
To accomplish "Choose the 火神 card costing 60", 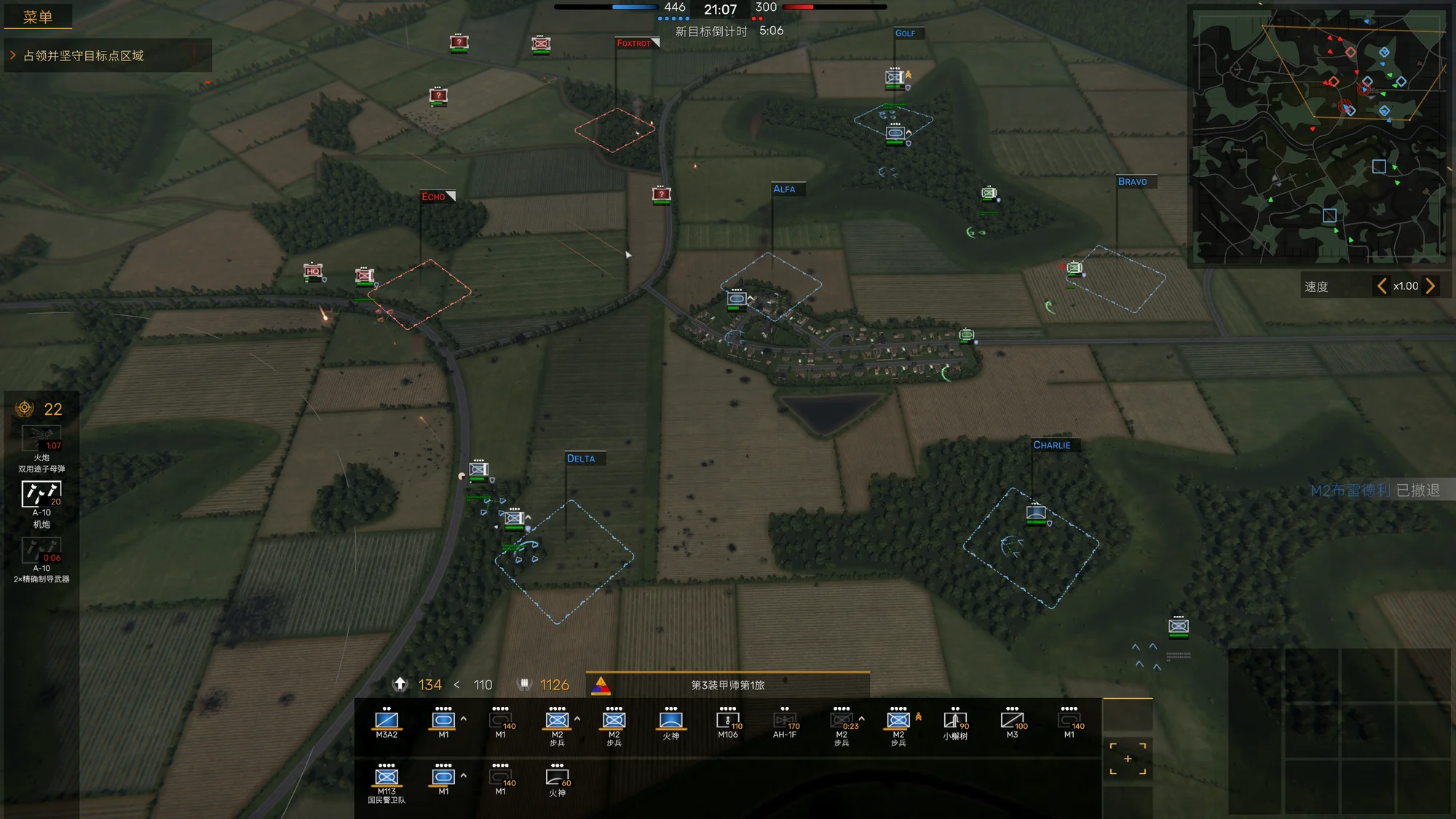I will point(557,780).
